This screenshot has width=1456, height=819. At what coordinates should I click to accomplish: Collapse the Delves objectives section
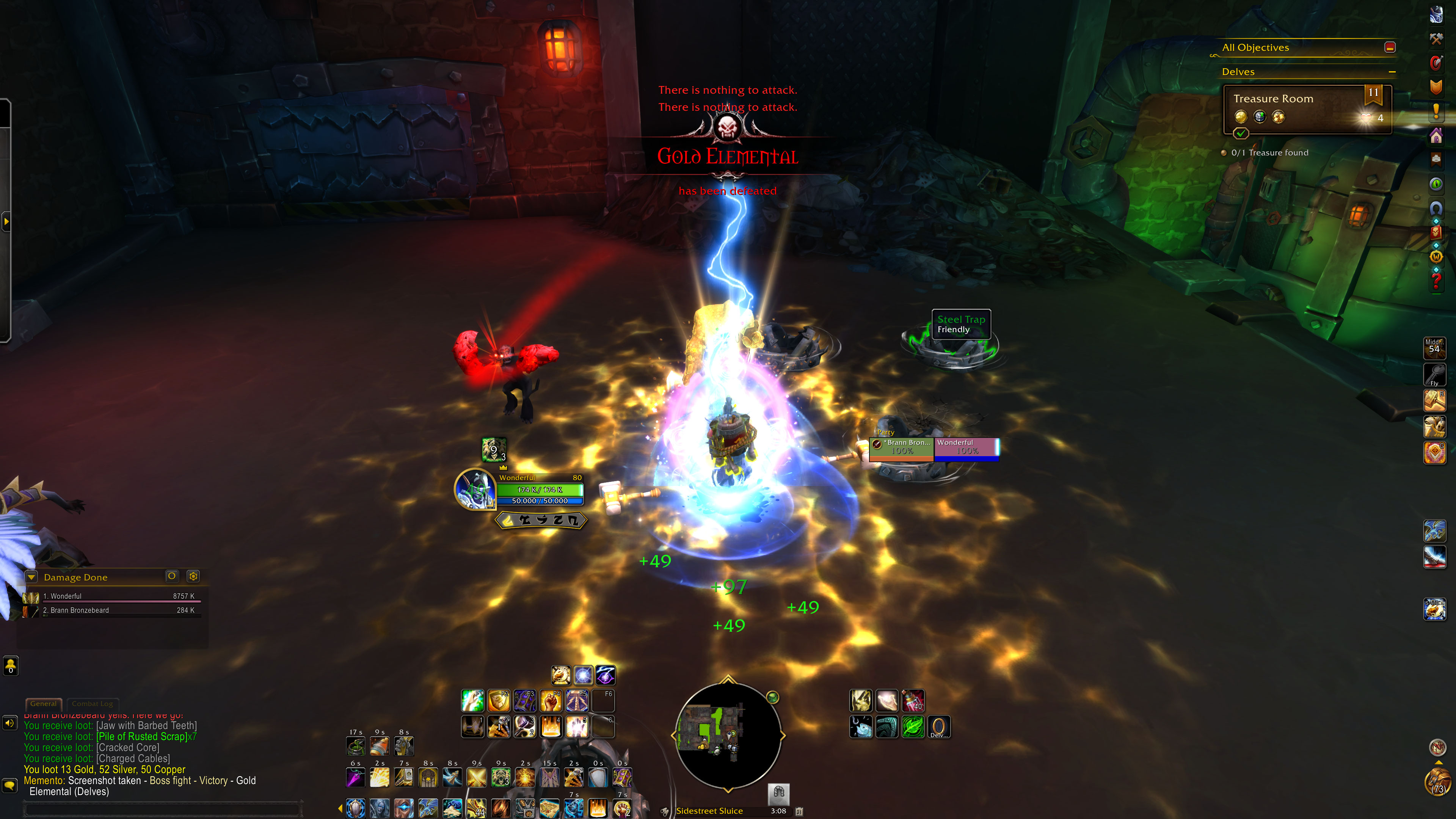[1392, 72]
